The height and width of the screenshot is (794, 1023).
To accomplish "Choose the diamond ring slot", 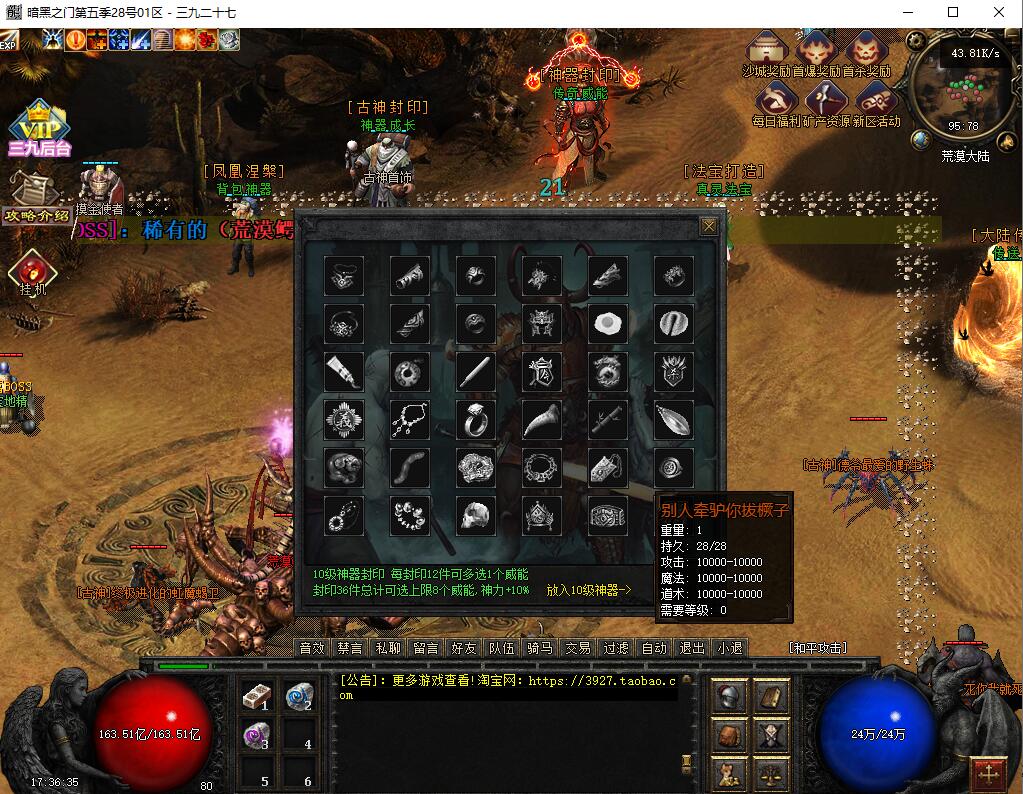I will pyautogui.click(x=475, y=420).
